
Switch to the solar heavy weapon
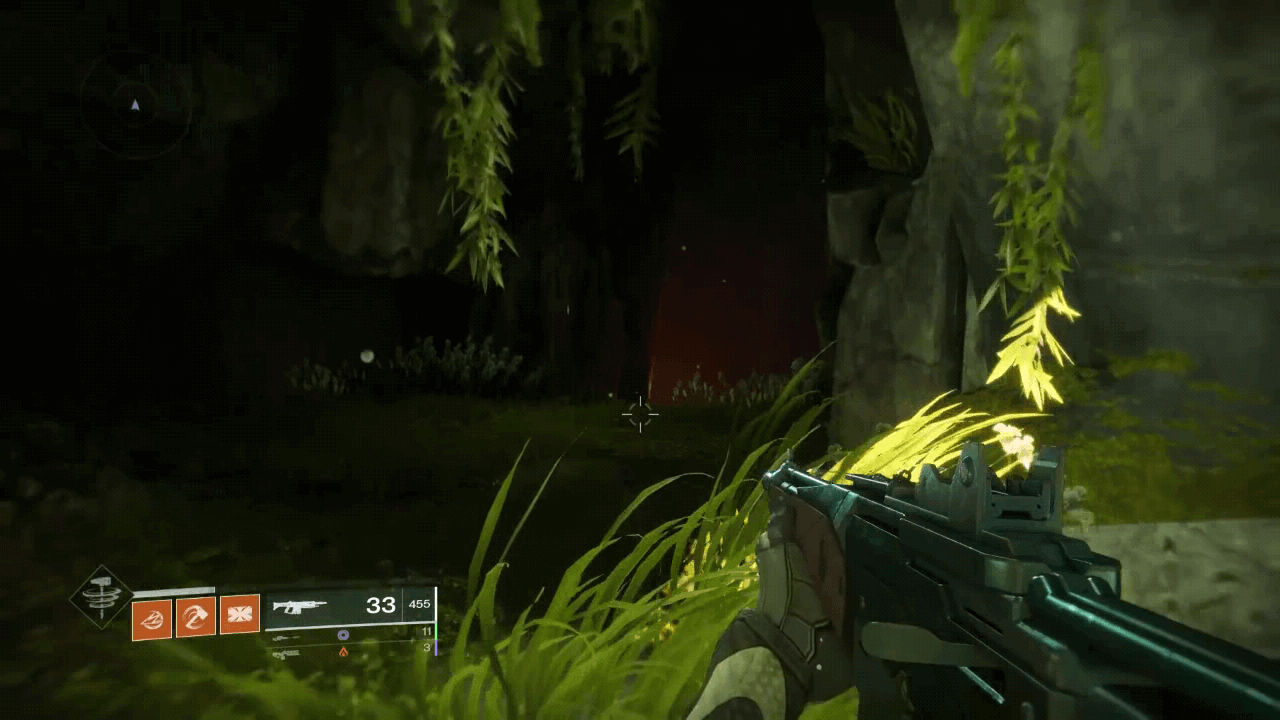coord(343,651)
